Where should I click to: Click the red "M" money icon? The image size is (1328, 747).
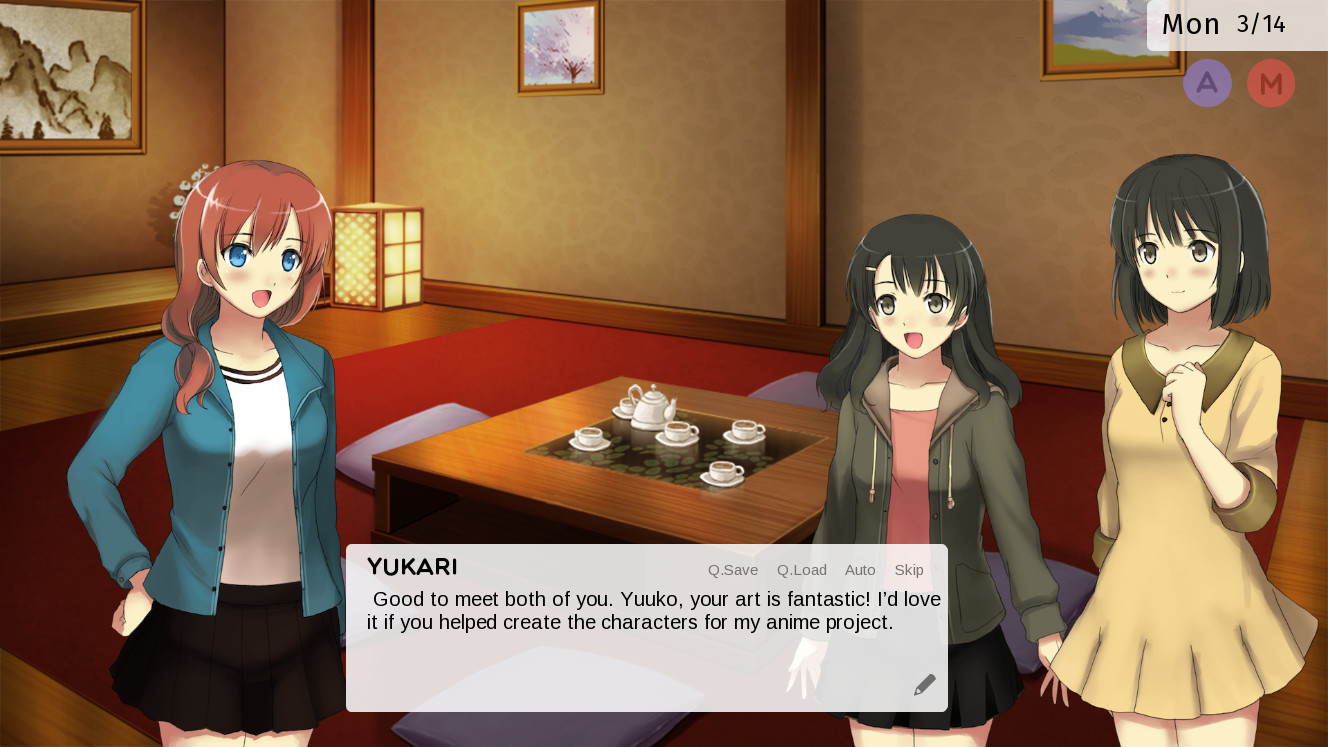coord(1271,83)
